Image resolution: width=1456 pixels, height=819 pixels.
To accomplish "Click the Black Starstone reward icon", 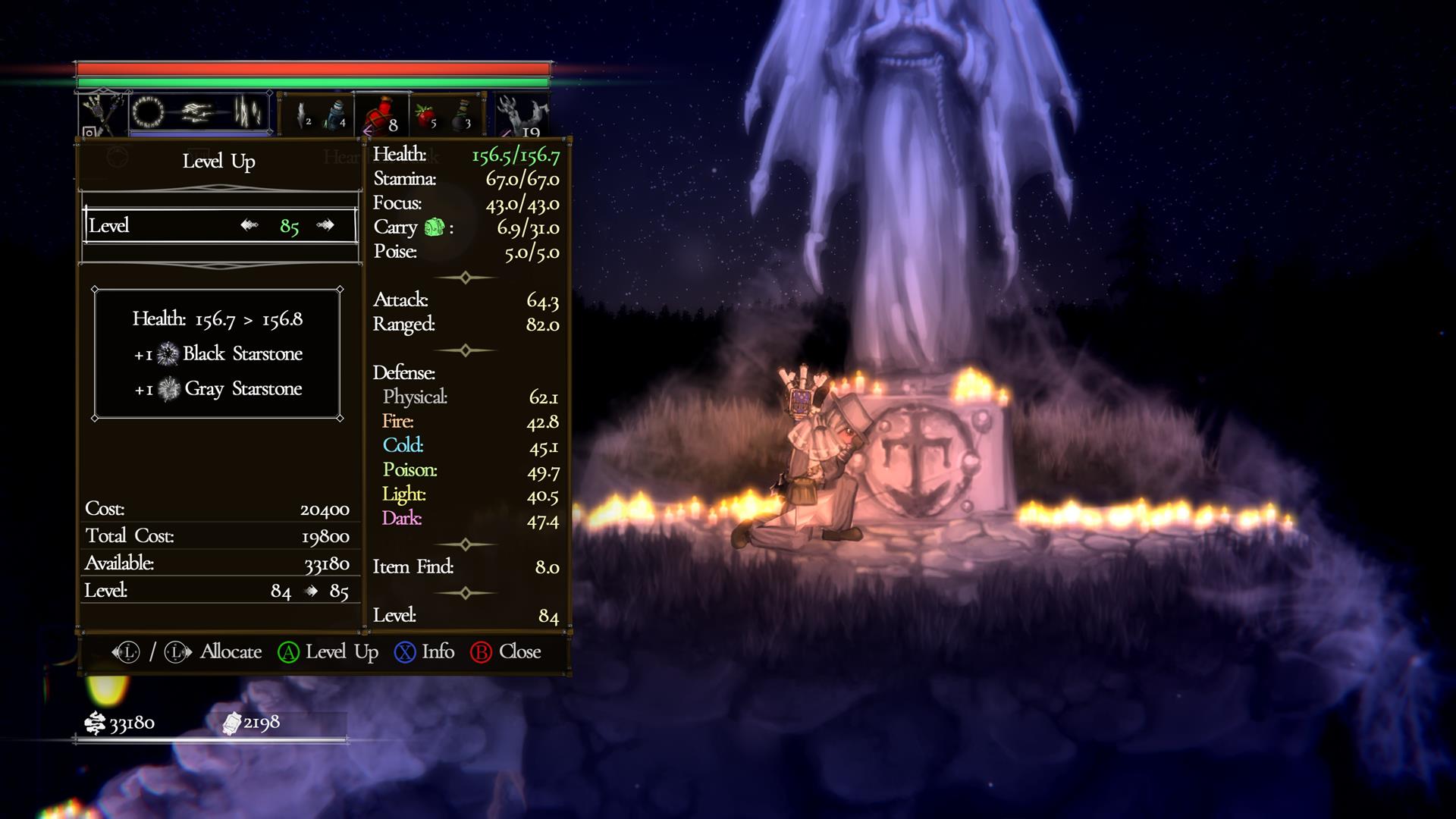I will tap(166, 353).
